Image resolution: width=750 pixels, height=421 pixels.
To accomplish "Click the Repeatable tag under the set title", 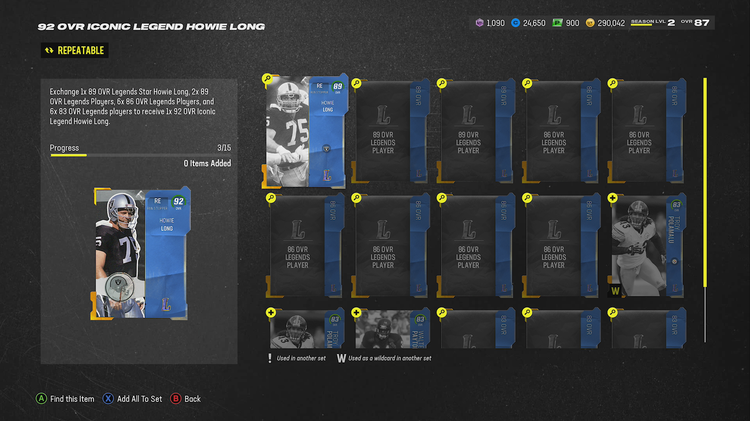I will [x=73, y=50].
